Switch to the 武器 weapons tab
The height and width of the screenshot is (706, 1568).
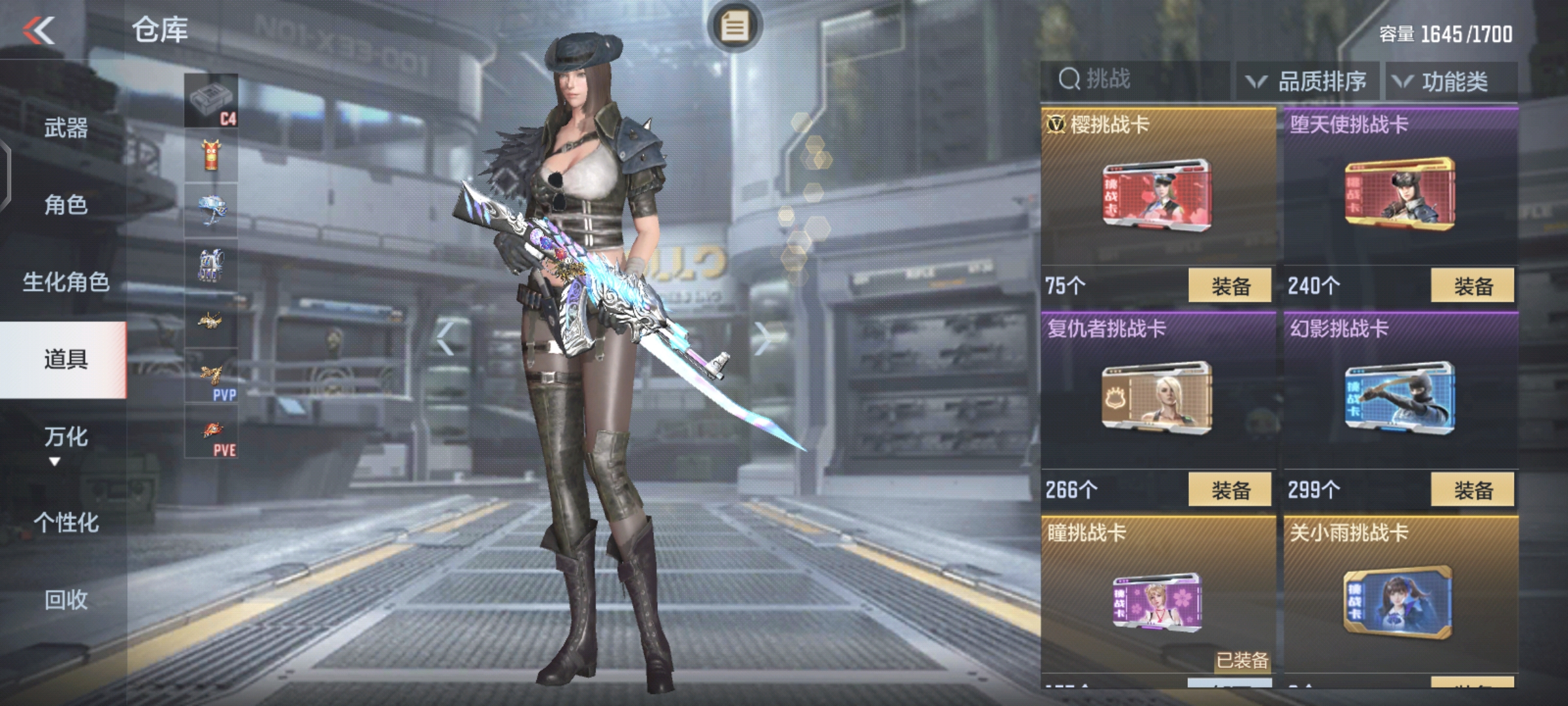pos(65,127)
